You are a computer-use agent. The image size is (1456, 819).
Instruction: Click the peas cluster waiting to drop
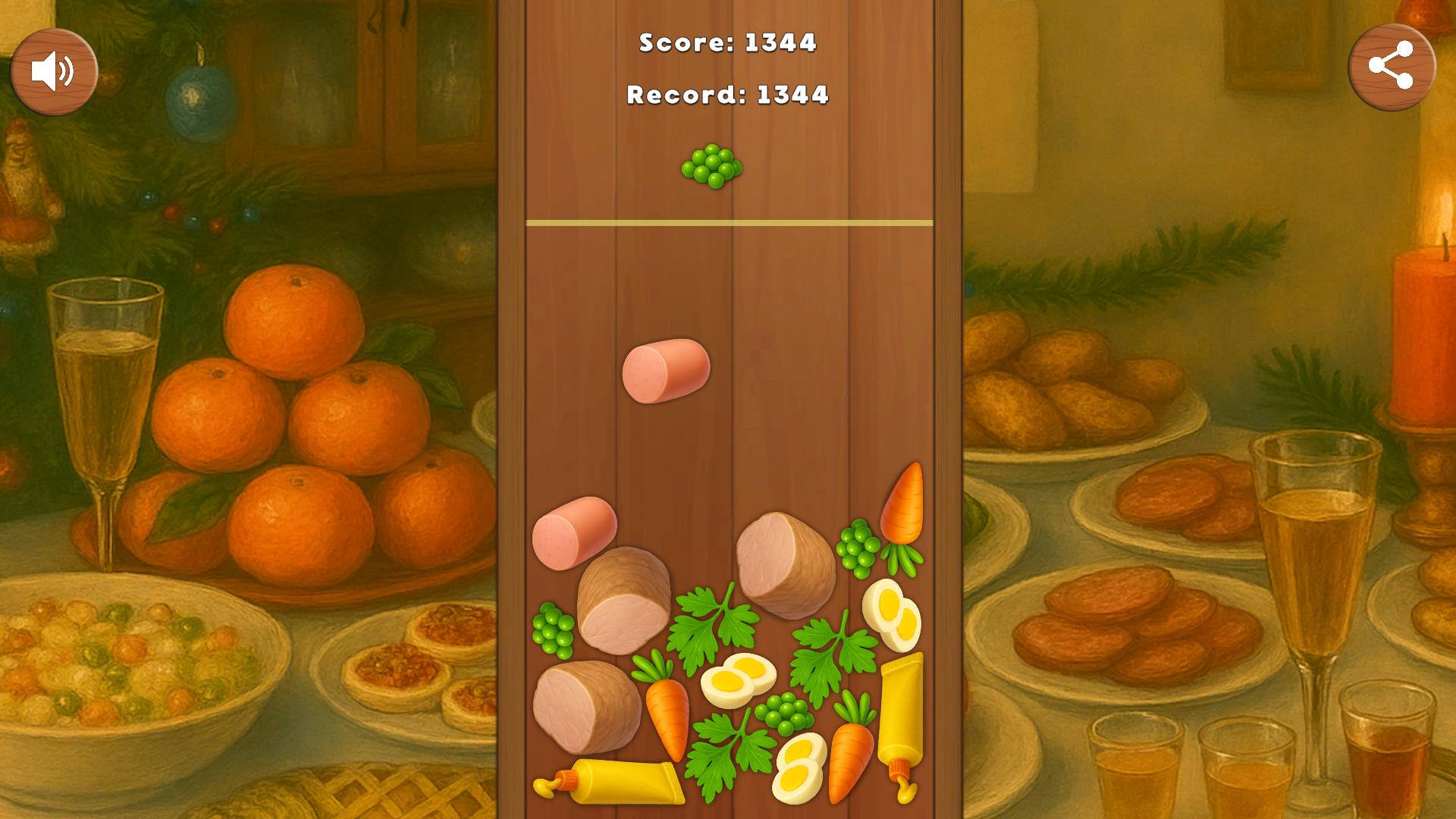point(711,165)
